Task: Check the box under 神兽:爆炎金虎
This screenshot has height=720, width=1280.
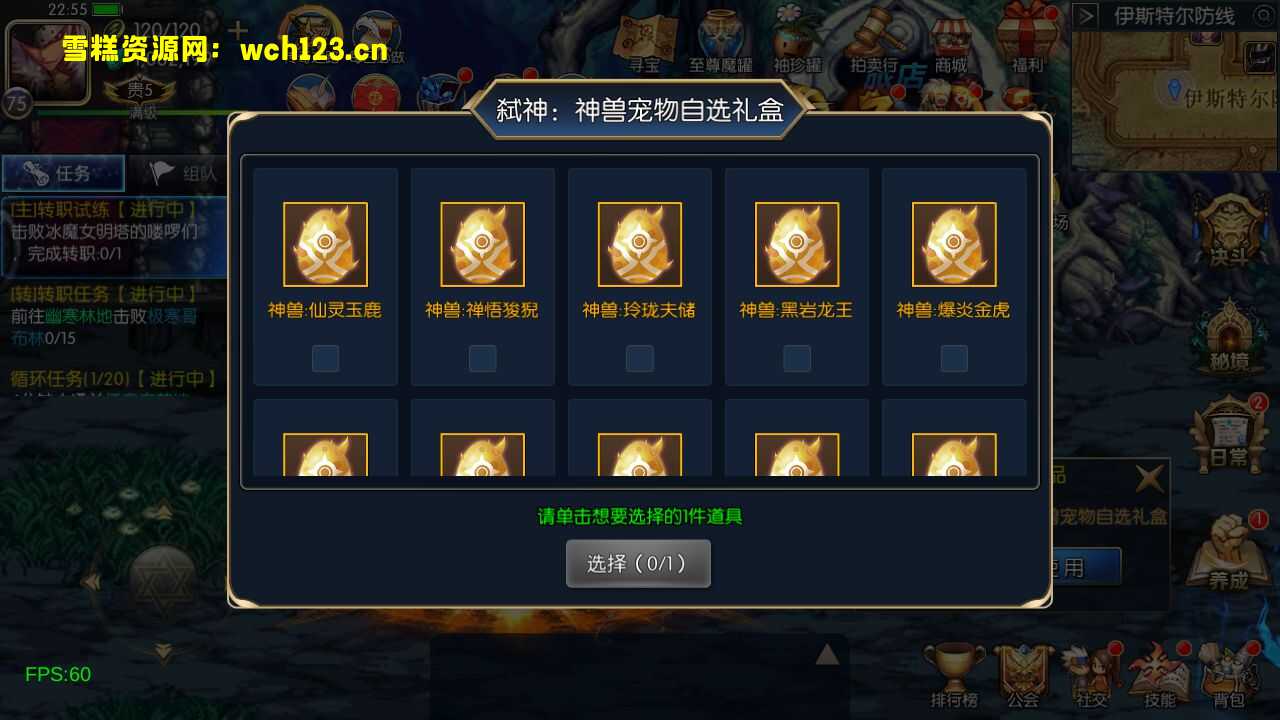Action: click(953, 358)
